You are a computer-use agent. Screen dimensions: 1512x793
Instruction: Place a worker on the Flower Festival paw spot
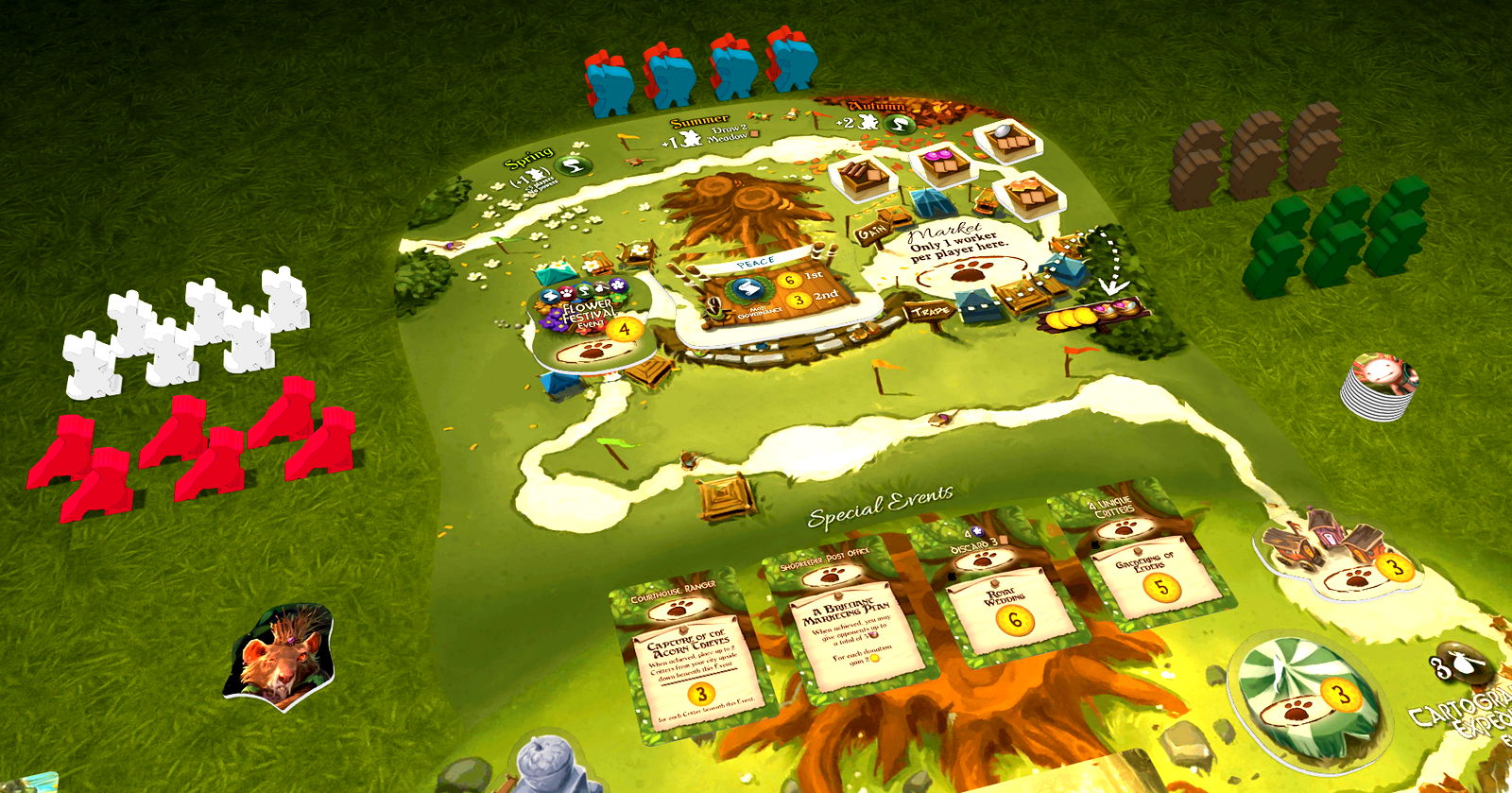click(x=593, y=352)
